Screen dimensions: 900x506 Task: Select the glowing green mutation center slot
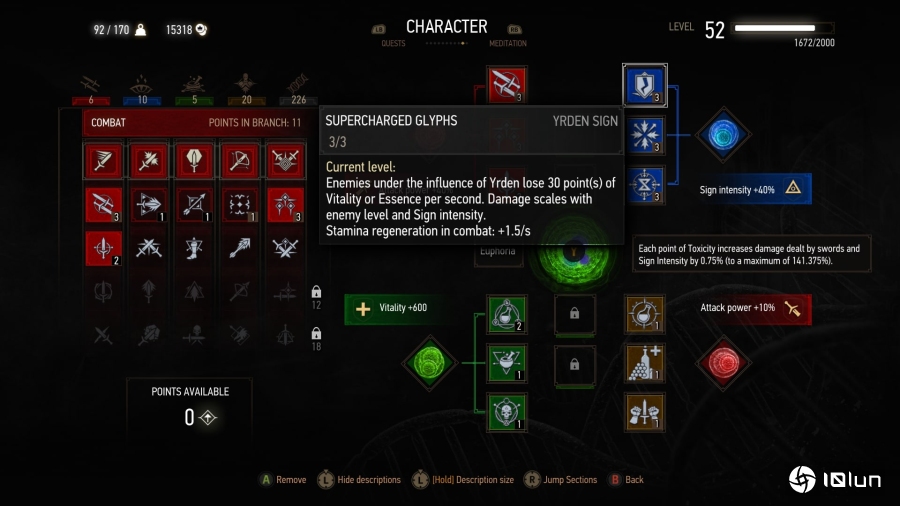[x=574, y=255]
